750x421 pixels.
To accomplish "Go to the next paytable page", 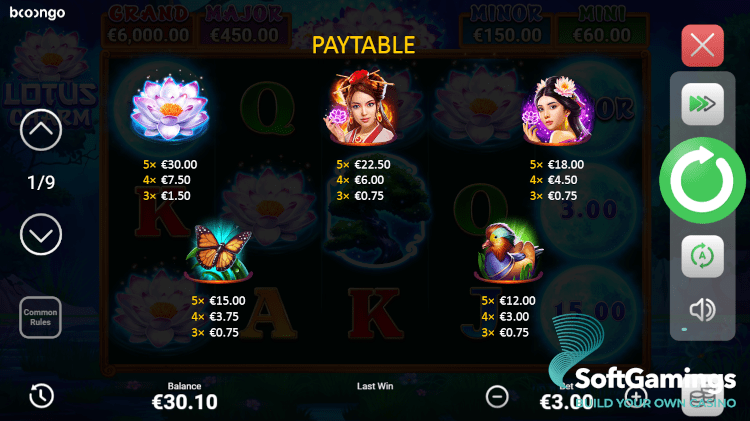I will coord(41,235).
